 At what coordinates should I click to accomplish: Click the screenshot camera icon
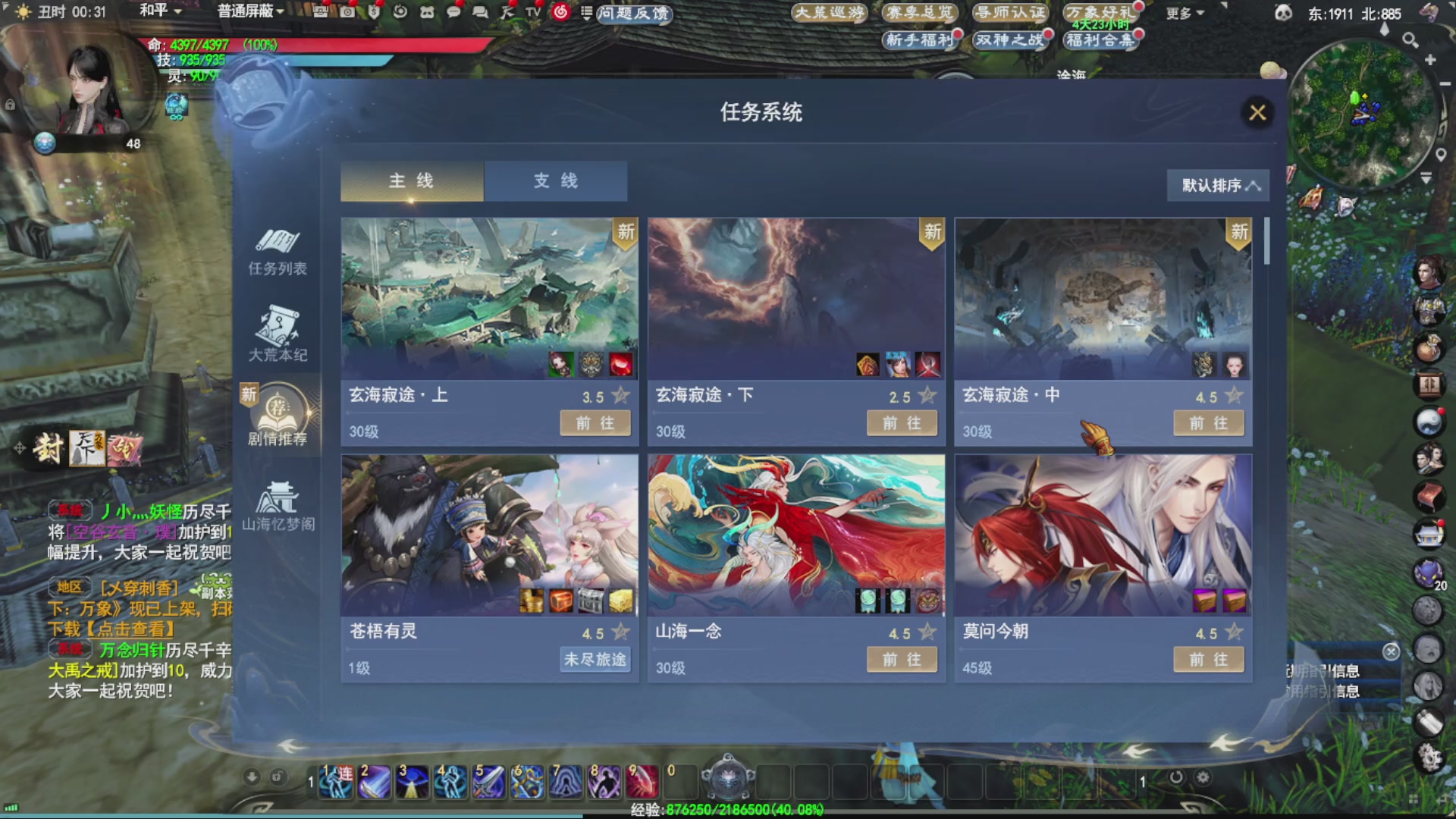click(347, 12)
